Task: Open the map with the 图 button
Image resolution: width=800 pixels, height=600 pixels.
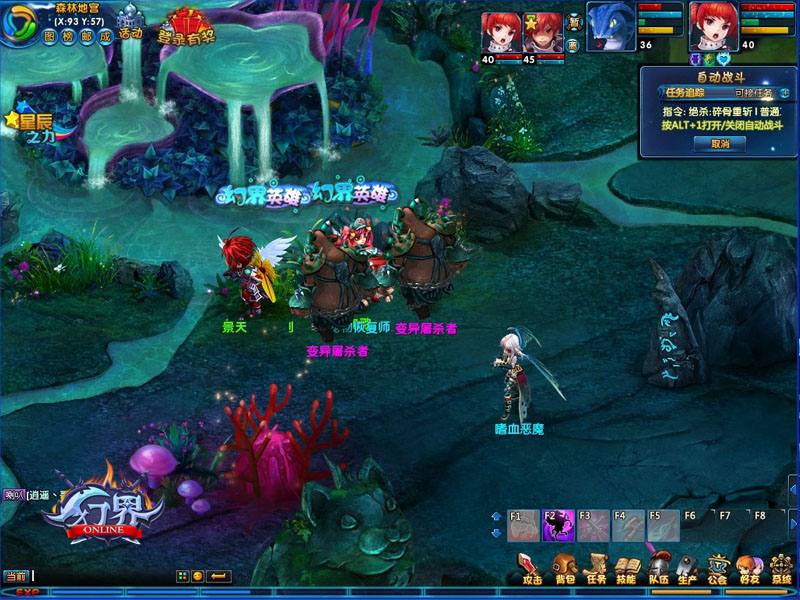Action: point(51,37)
